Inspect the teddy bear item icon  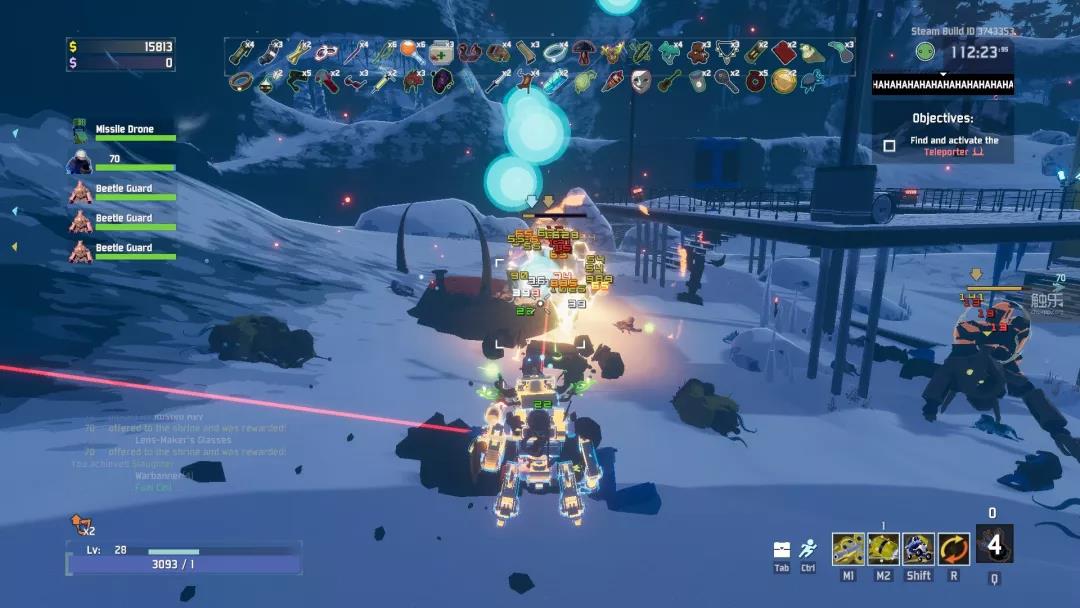tap(699, 51)
